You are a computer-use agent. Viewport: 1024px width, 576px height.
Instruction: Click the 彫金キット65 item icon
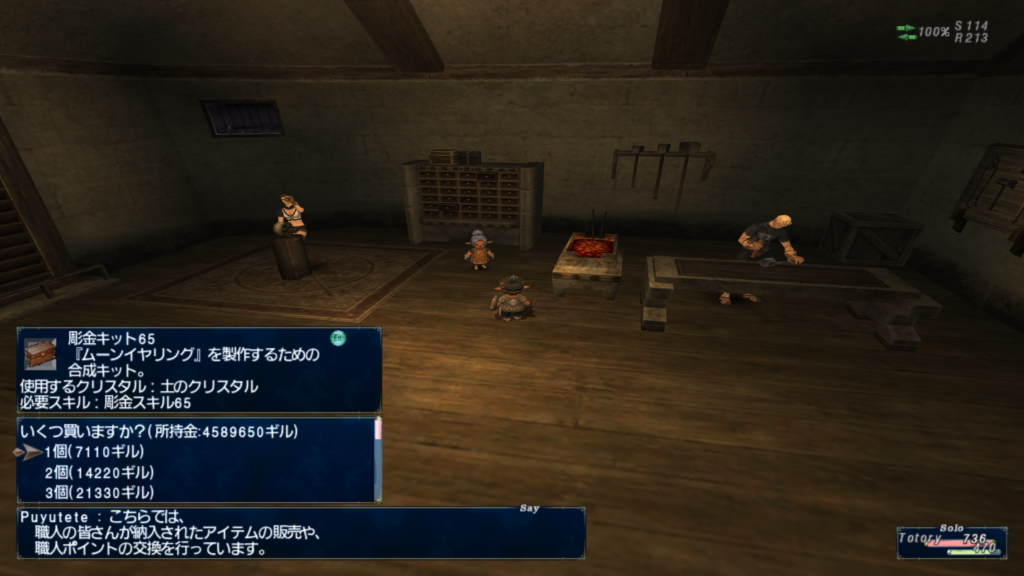click(x=40, y=353)
